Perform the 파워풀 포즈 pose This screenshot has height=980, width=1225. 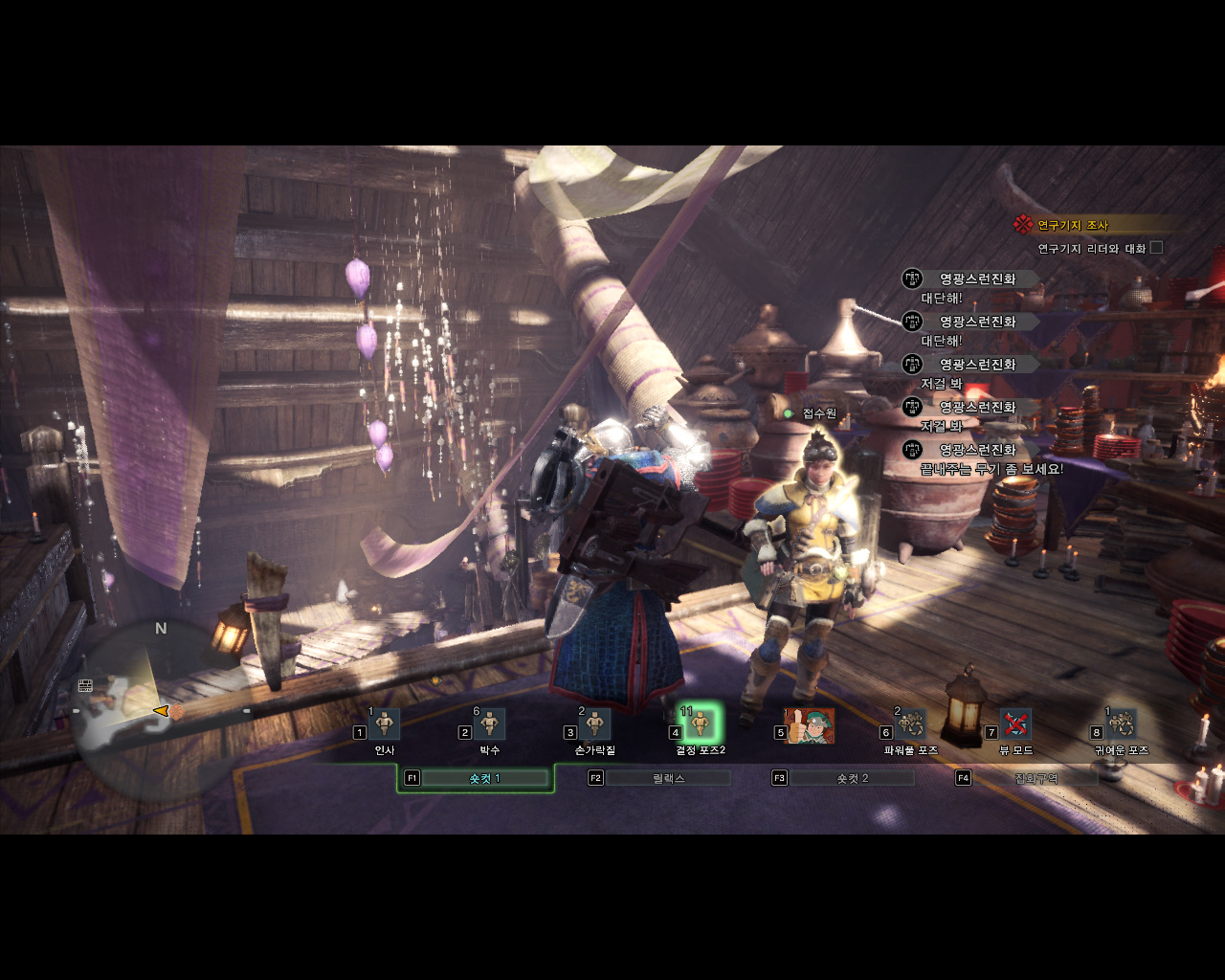pos(911,724)
